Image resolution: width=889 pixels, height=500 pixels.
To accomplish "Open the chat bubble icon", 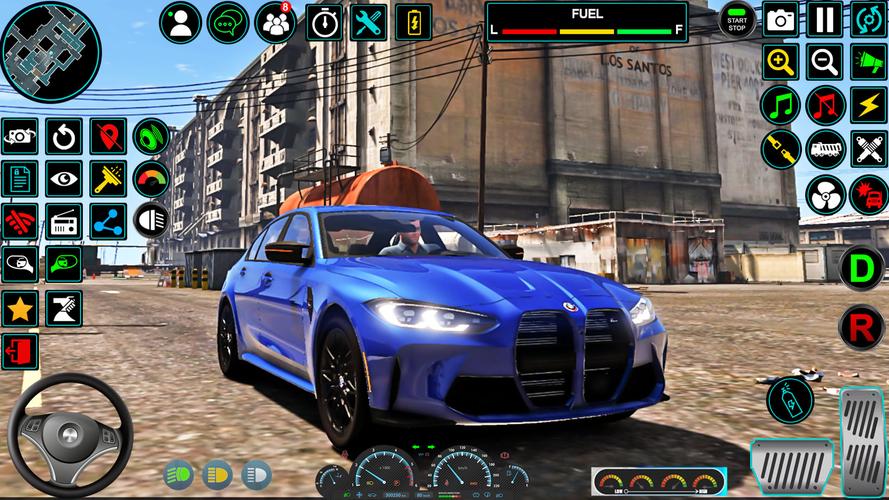I will coord(227,22).
